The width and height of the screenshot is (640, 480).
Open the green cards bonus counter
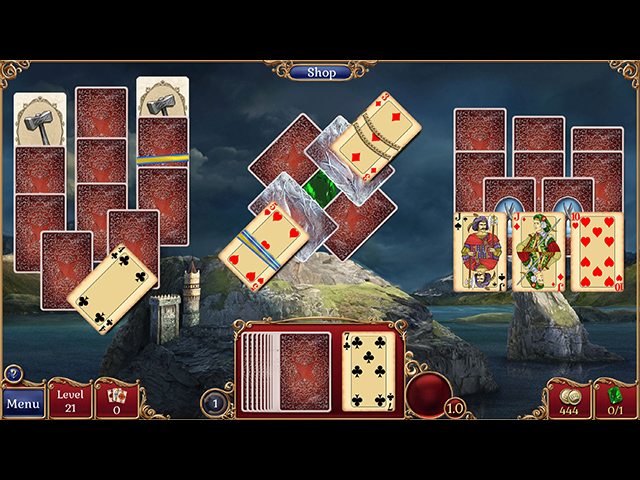pos(615,400)
